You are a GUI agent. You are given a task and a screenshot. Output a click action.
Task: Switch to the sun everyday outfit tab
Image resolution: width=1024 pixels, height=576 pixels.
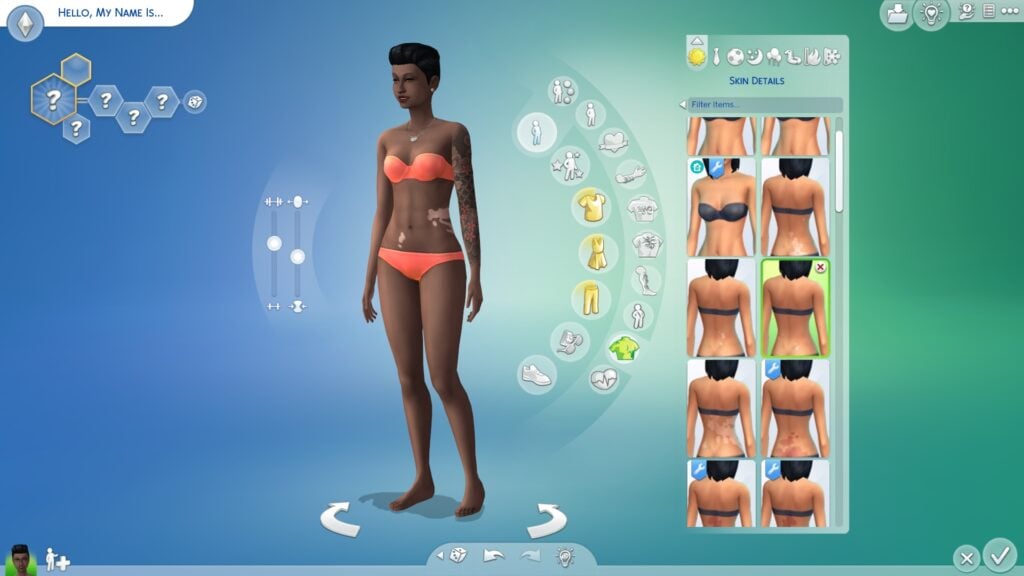click(696, 57)
